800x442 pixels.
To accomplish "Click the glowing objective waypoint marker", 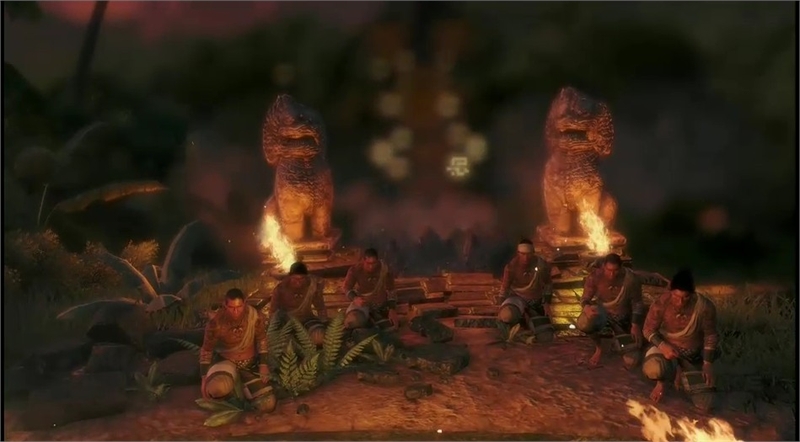I will pyautogui.click(x=458, y=166).
